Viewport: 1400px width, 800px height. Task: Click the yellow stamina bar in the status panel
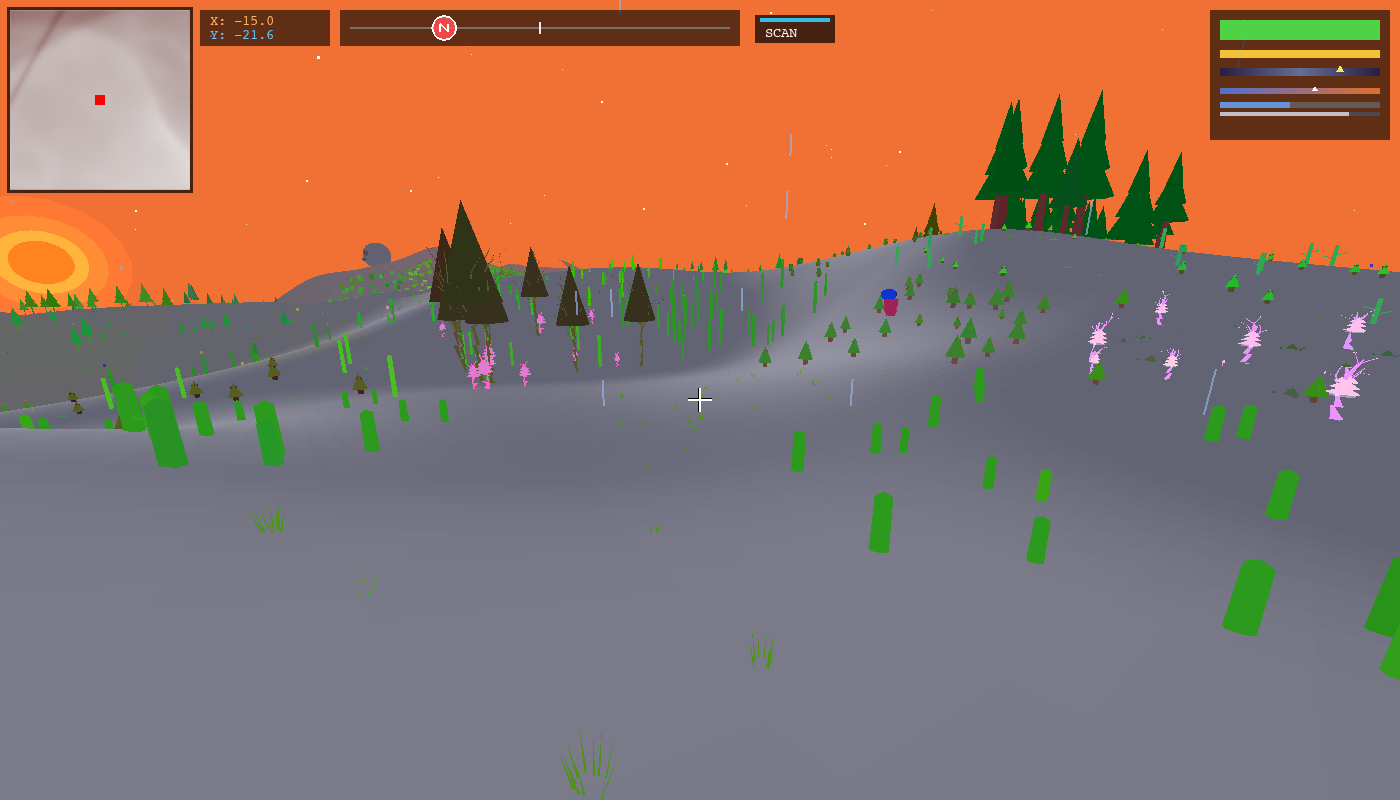pyautogui.click(x=1298, y=53)
